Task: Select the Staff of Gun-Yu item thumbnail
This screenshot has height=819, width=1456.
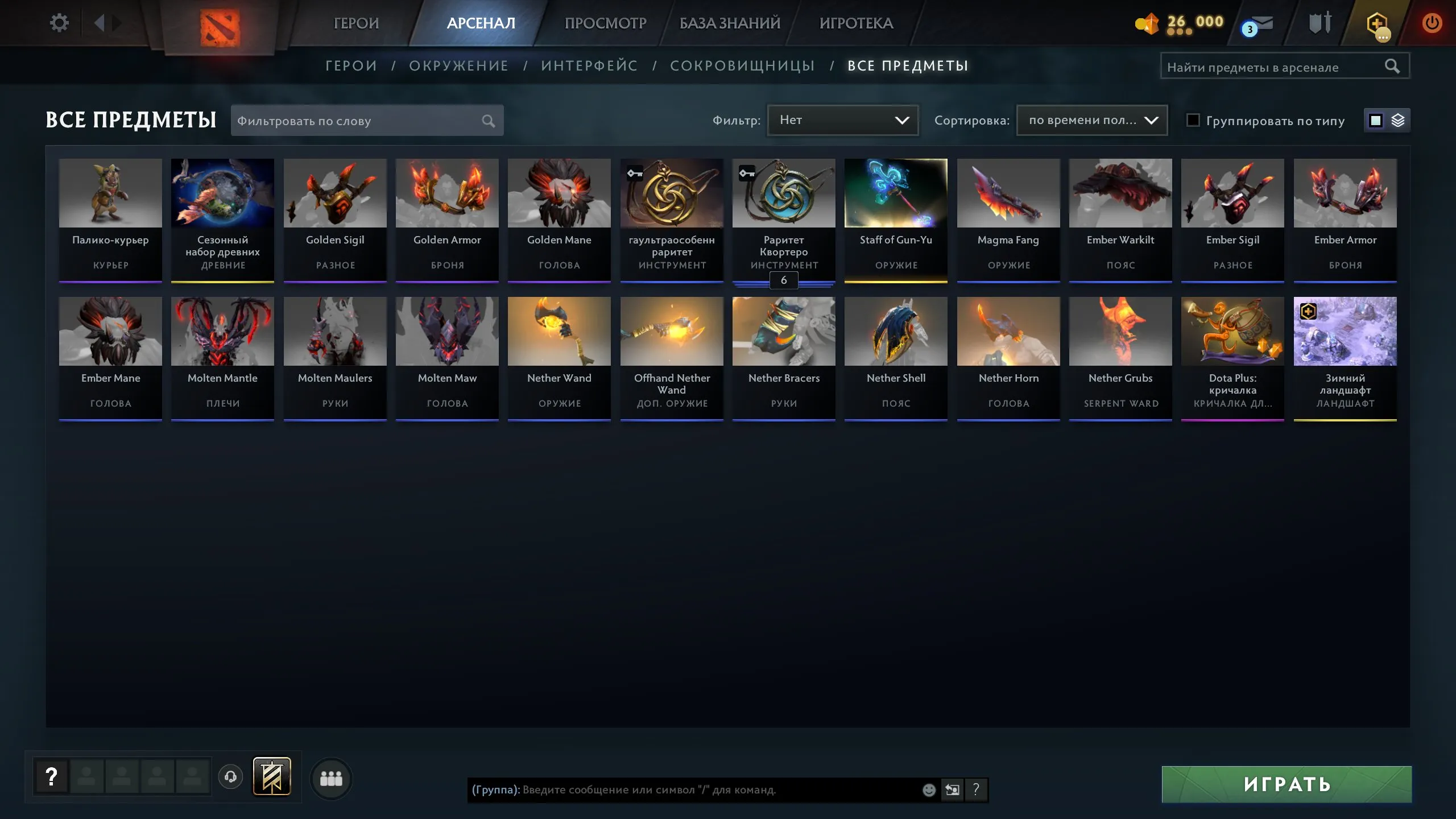Action: [x=896, y=193]
